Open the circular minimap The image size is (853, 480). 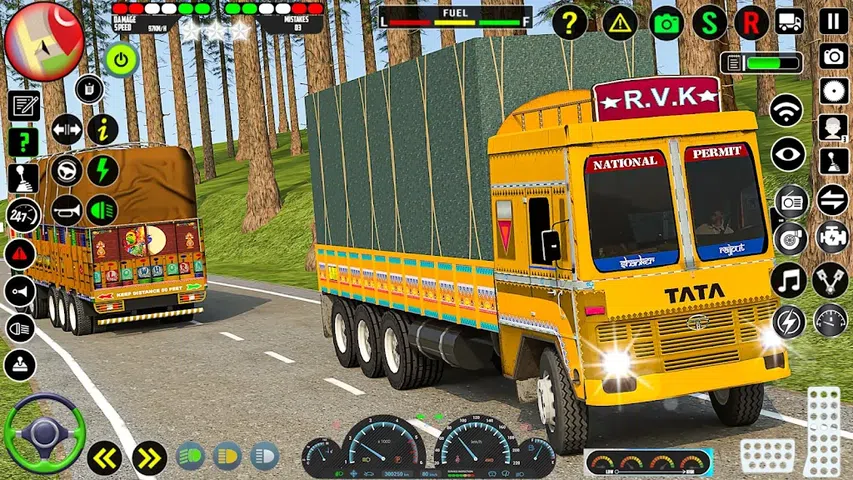click(43, 41)
